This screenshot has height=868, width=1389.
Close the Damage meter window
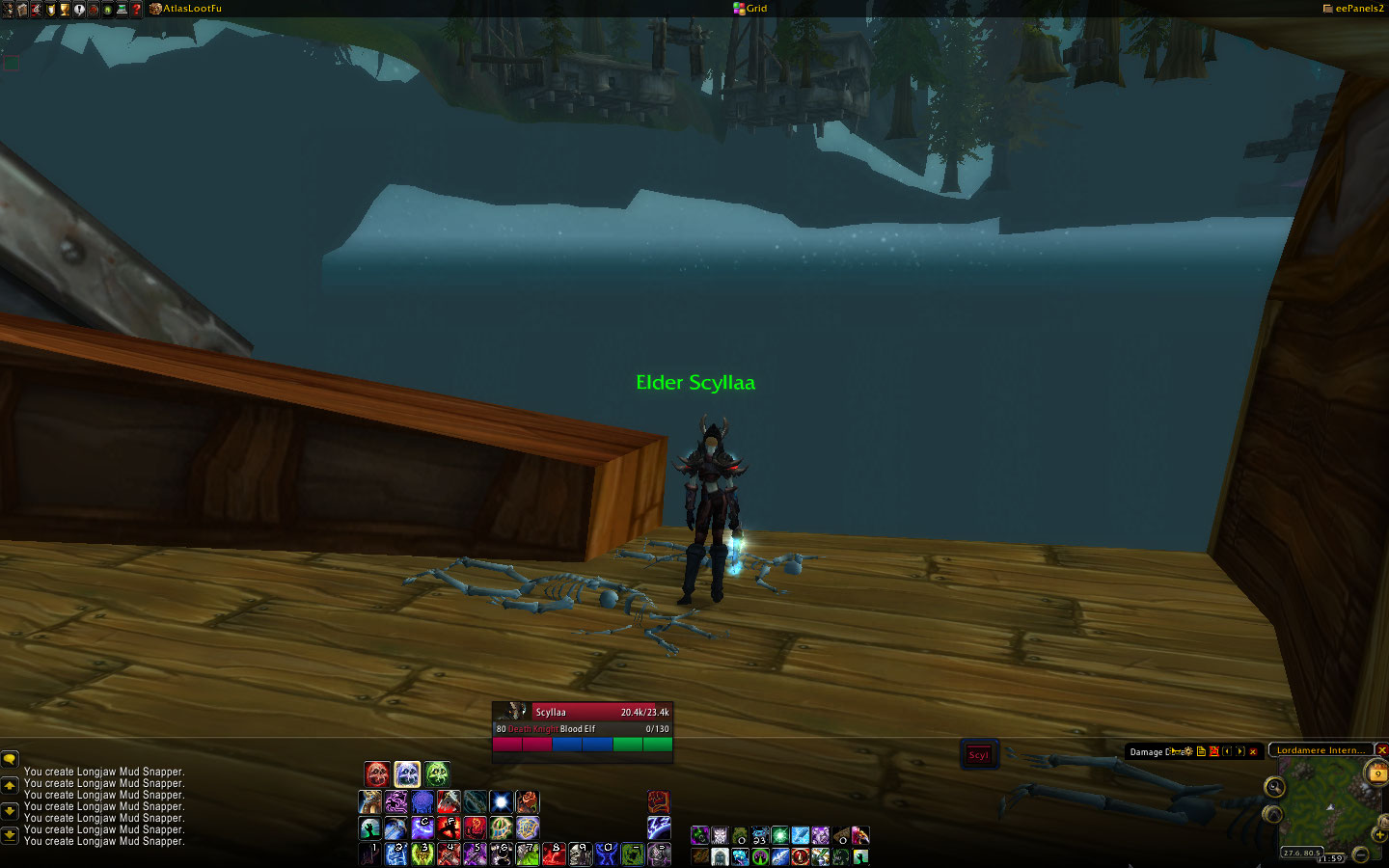click(1253, 751)
